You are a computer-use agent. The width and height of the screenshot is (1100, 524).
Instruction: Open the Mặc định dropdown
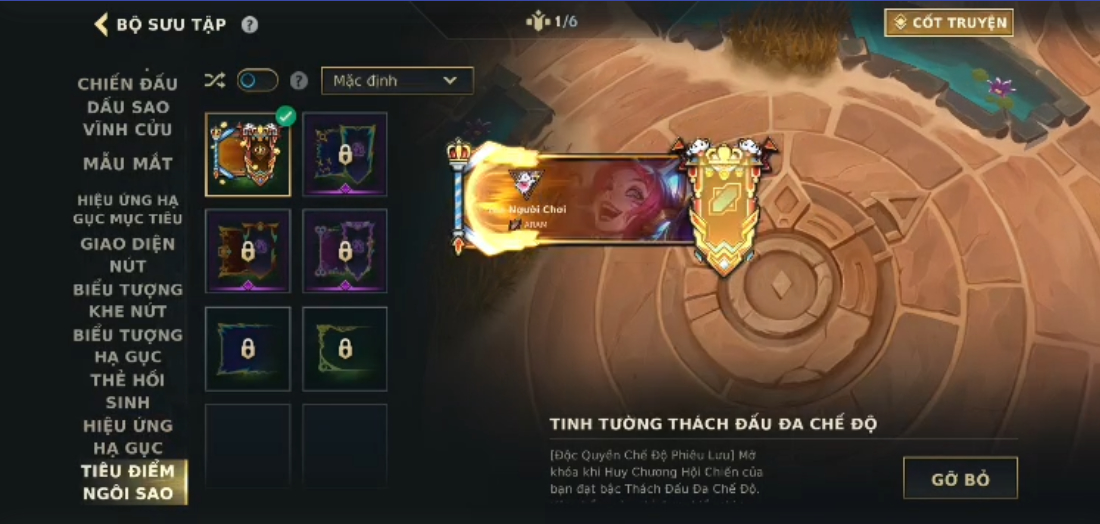pos(396,81)
